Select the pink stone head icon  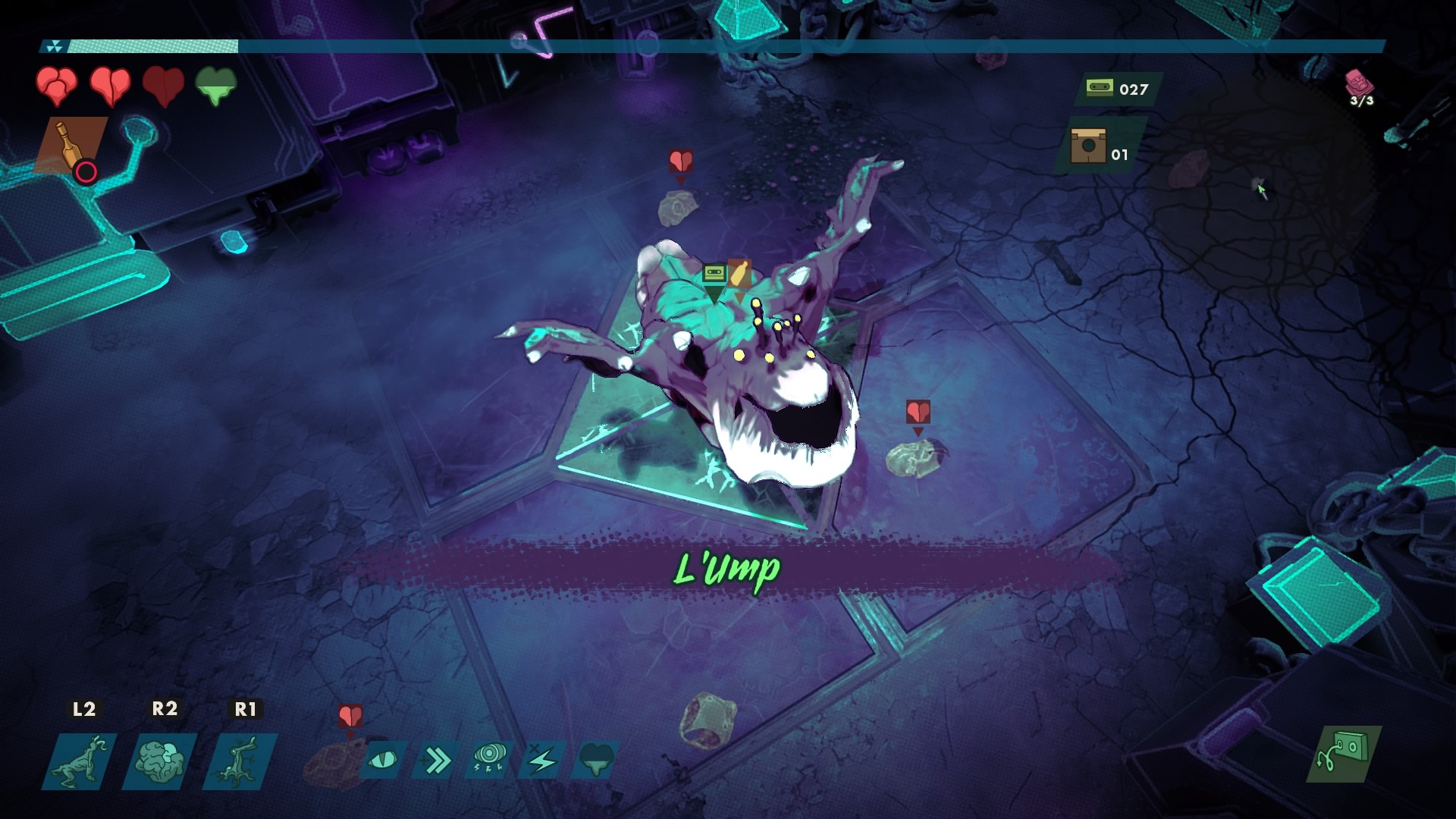point(1357,82)
